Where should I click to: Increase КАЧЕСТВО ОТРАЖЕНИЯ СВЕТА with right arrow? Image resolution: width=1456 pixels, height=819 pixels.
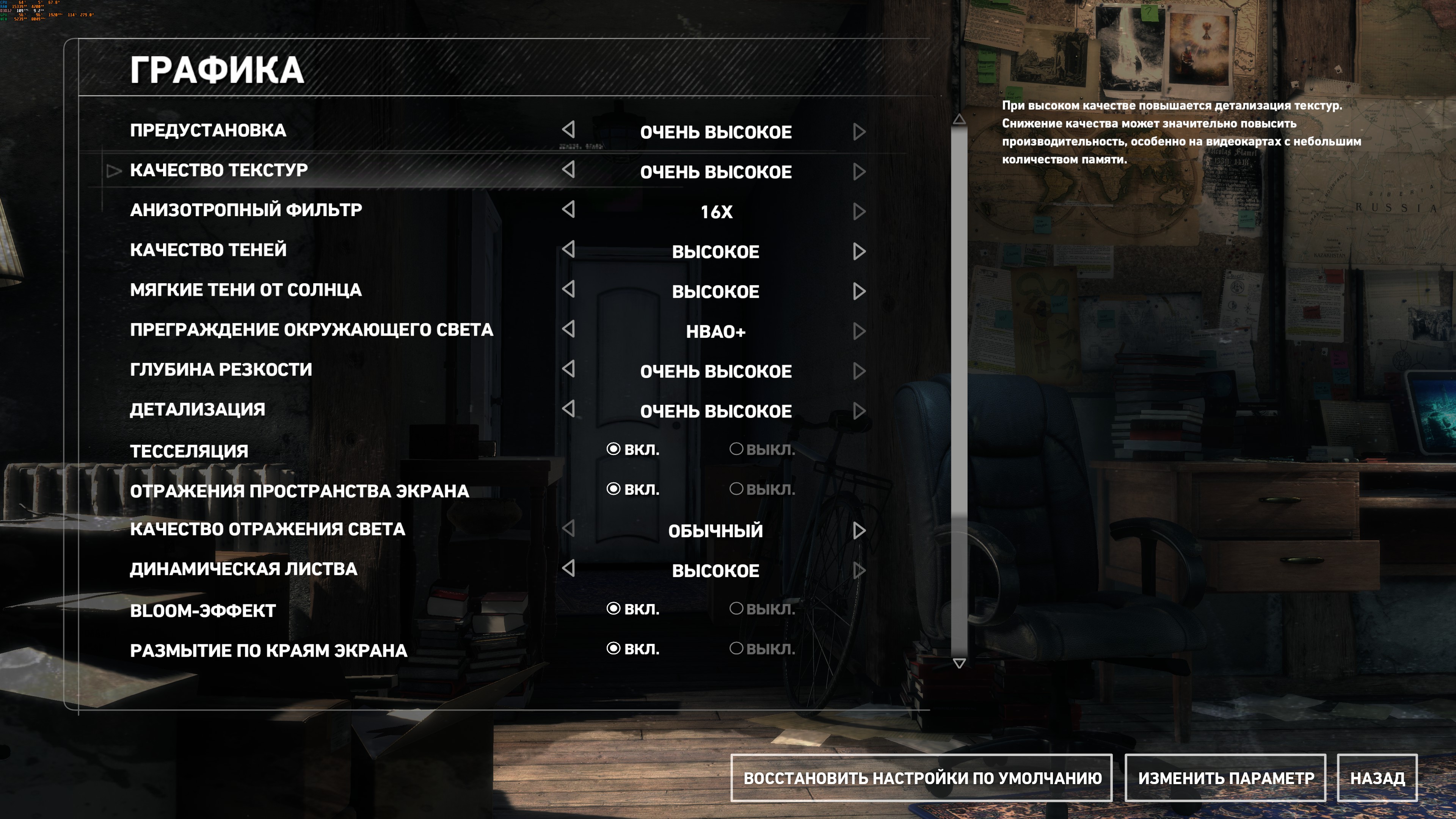click(x=859, y=531)
